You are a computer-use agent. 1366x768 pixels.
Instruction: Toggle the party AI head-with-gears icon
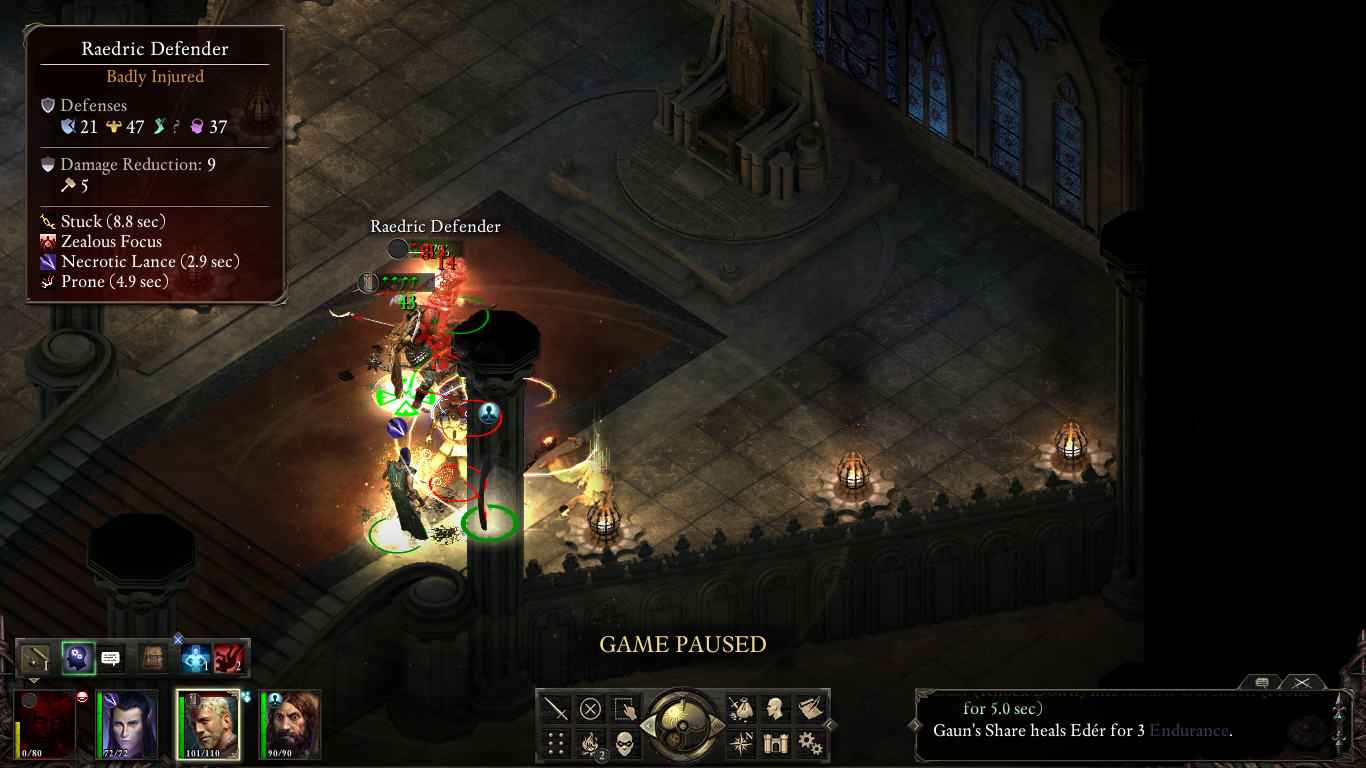(78, 659)
